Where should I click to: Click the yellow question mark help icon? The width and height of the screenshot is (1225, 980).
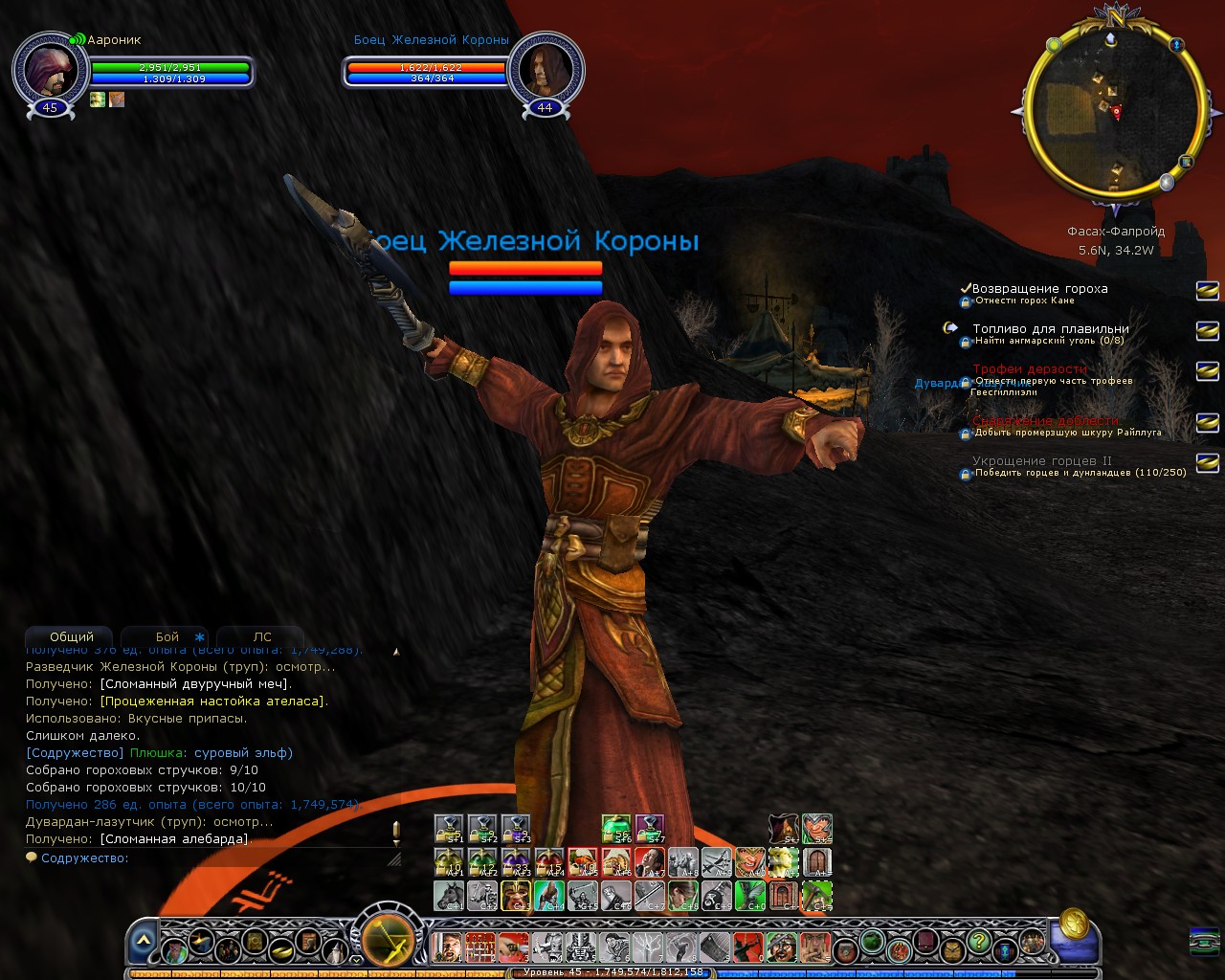978,942
